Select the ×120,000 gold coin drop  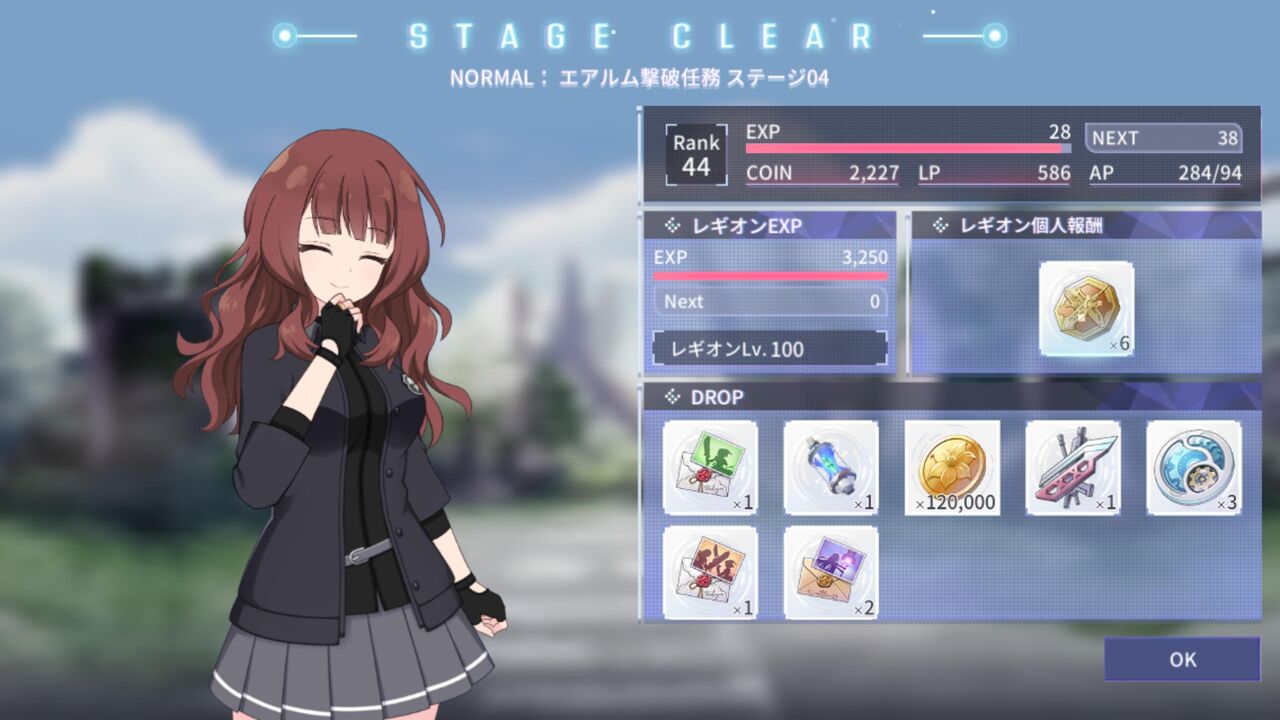tap(951, 468)
